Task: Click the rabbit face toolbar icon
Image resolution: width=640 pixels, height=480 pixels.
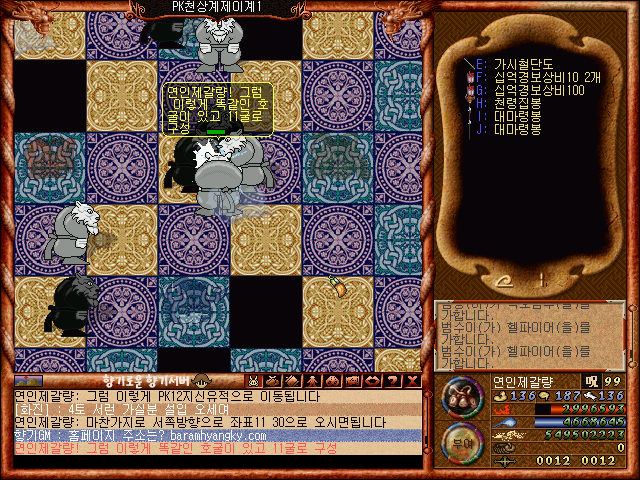Action: tap(254, 381)
